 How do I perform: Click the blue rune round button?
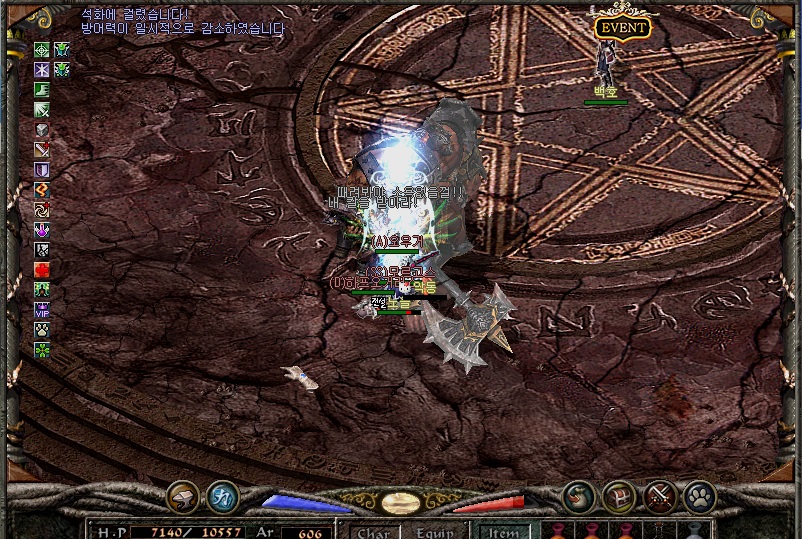pos(222,496)
